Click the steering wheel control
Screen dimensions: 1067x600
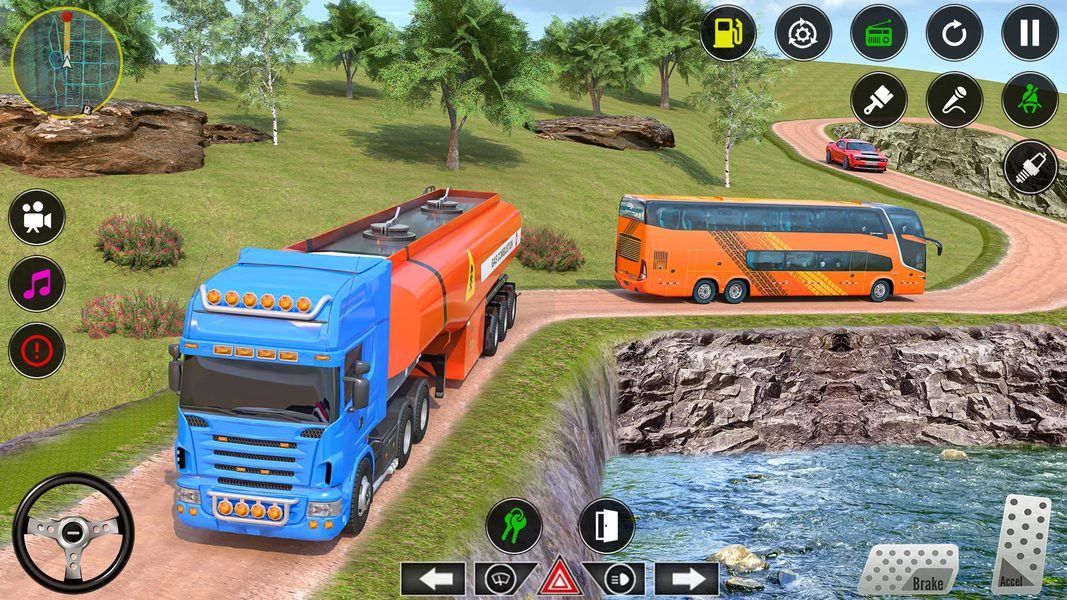pos(73,533)
